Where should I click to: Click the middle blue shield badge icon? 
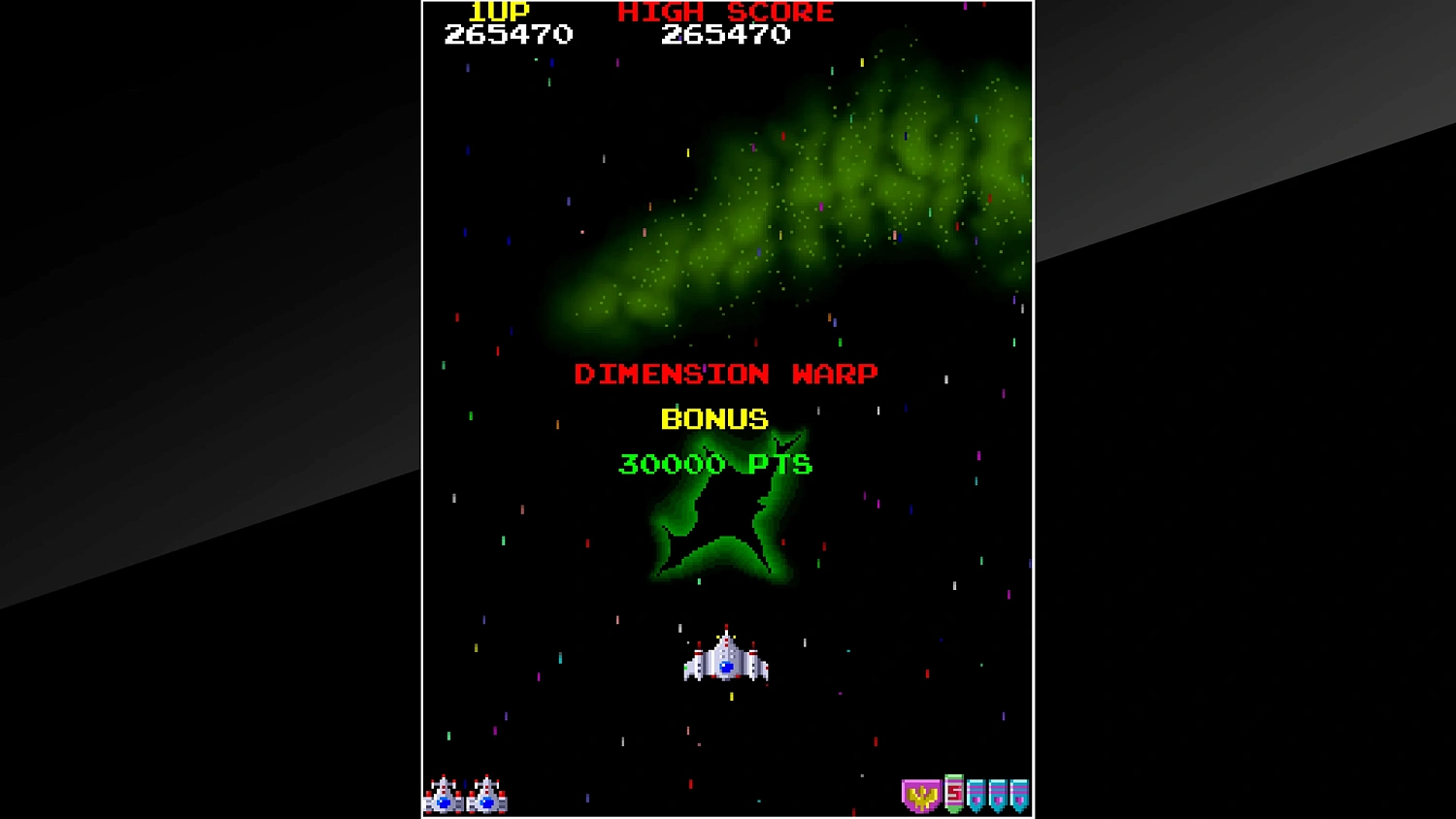tap(998, 794)
